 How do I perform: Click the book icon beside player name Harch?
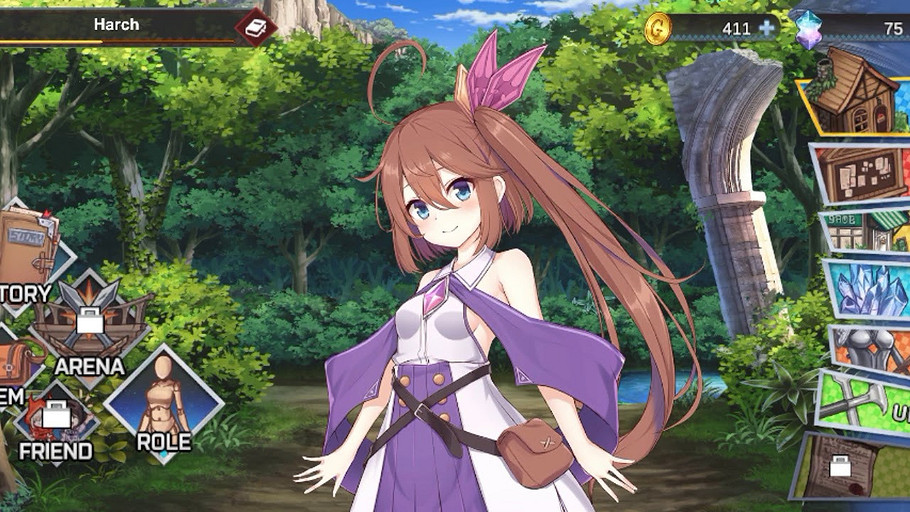256,26
